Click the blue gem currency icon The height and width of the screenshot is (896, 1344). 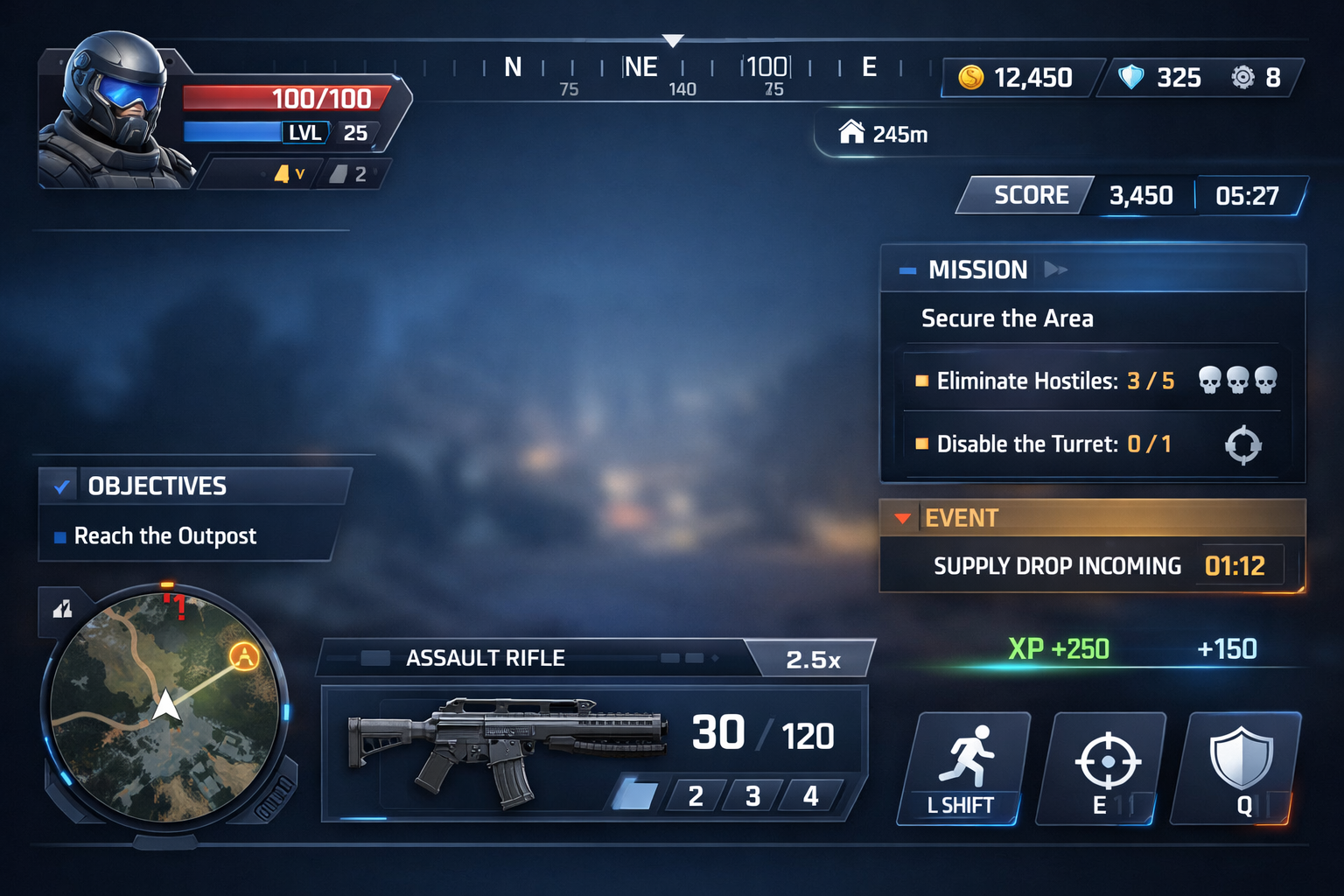[1131, 78]
